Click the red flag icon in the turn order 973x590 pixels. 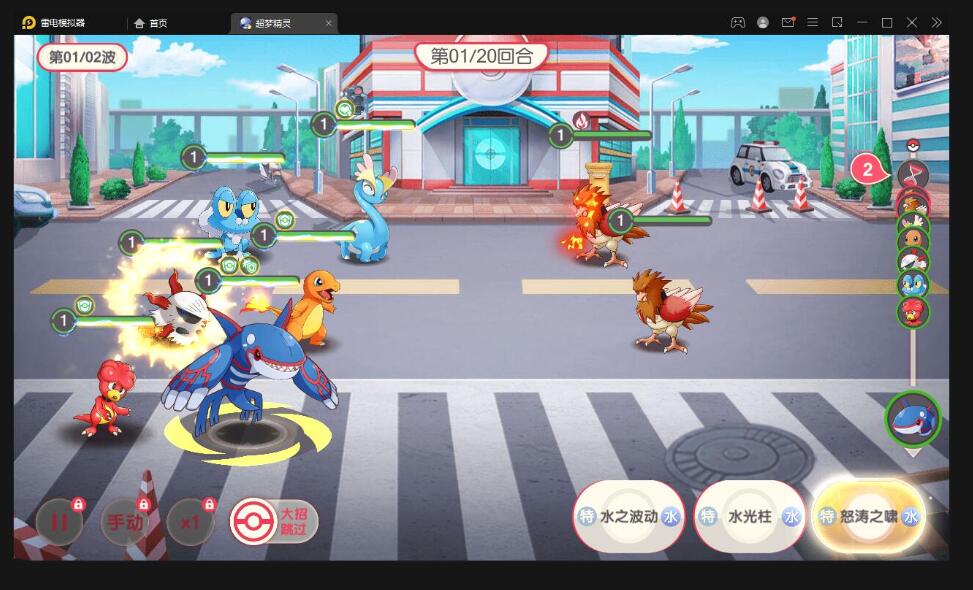913,174
